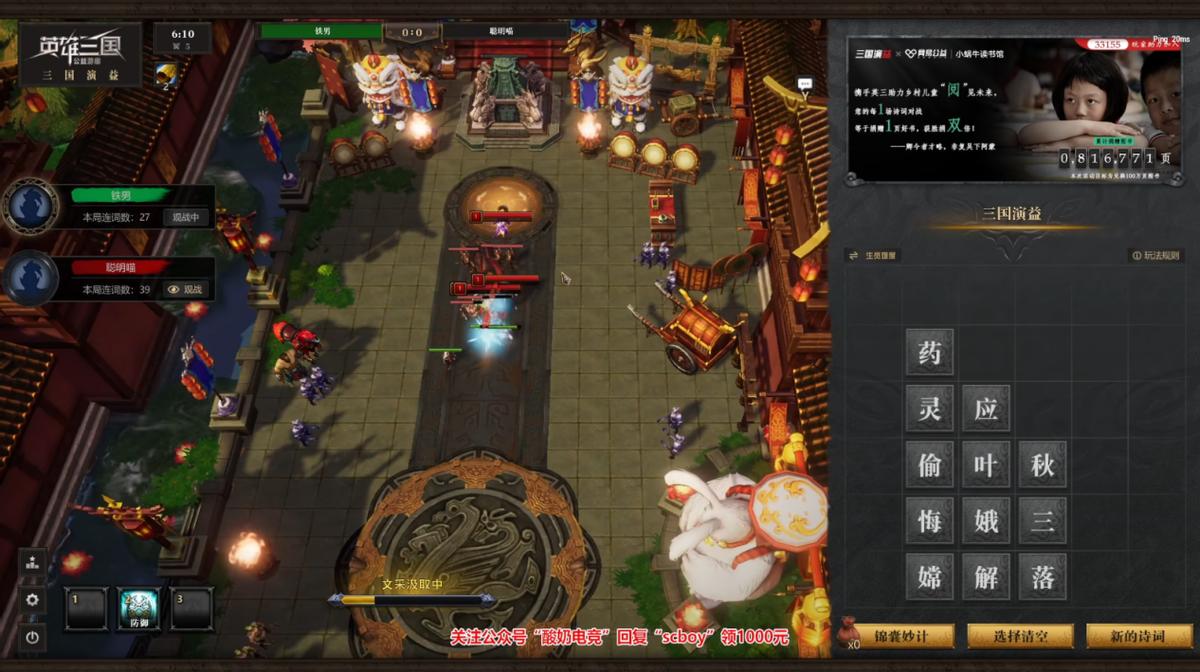Choose the 悔 character tile
This screenshot has width=1200, height=672.
(930, 520)
